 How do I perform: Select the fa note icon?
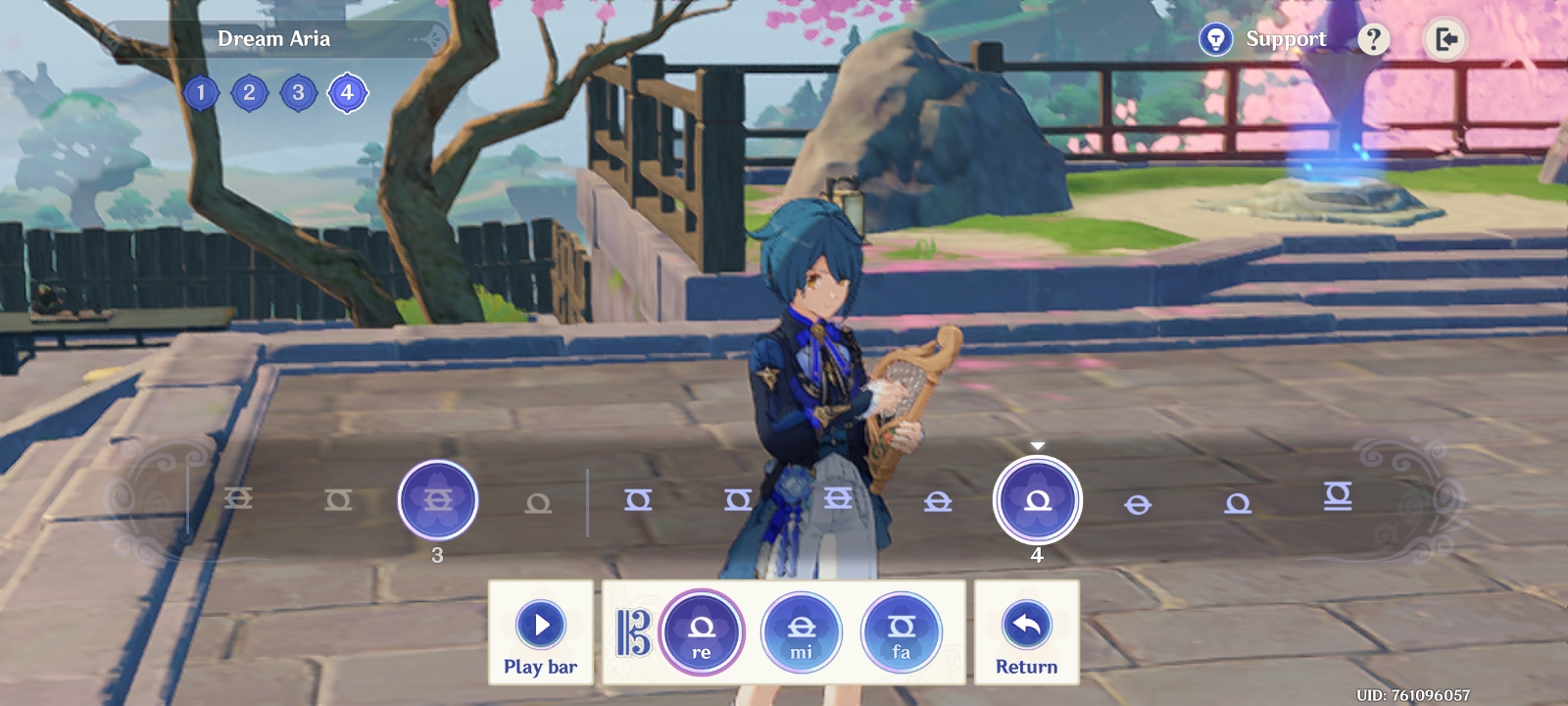pos(901,632)
